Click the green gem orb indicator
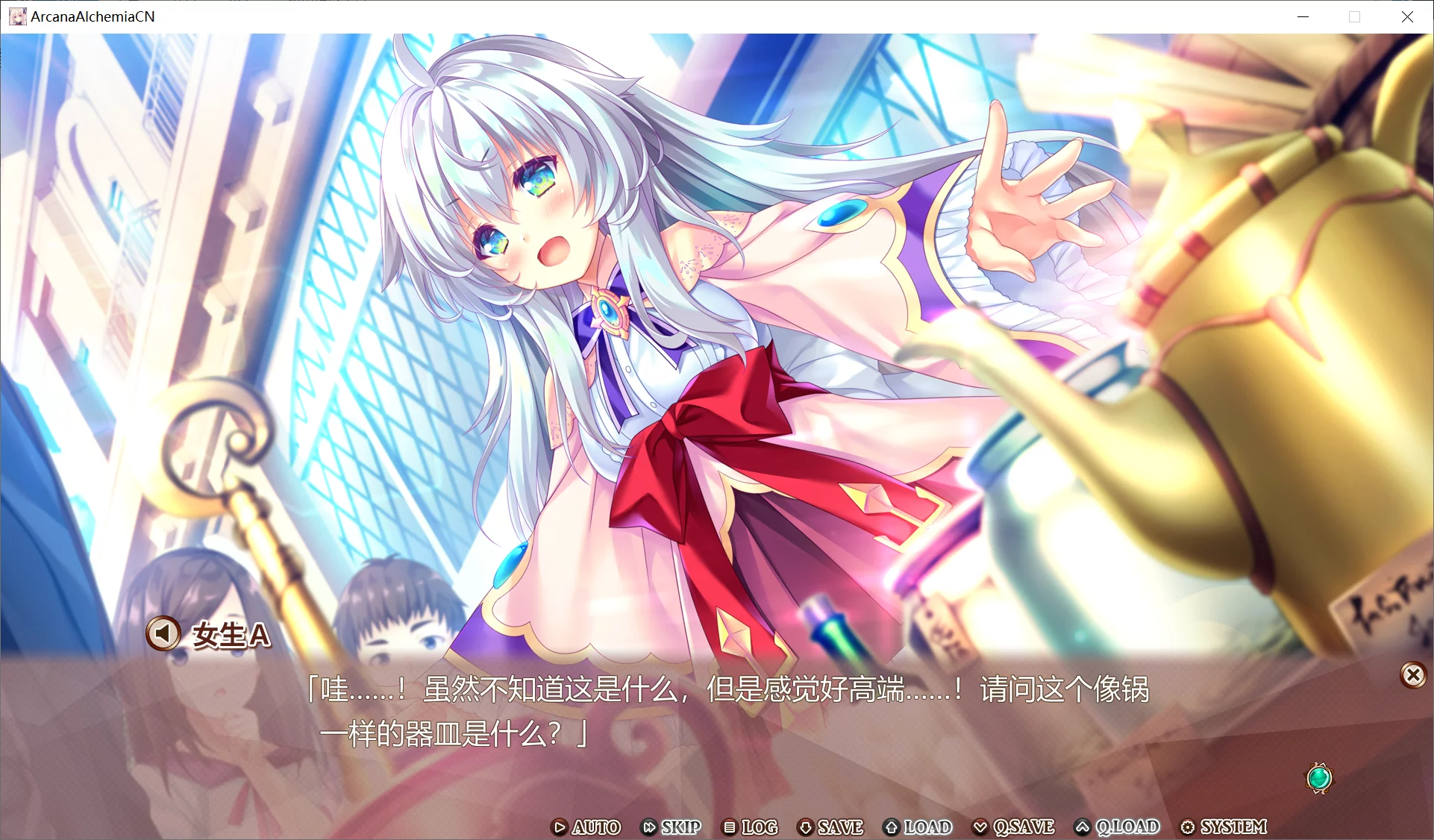1434x840 pixels. tap(1318, 778)
